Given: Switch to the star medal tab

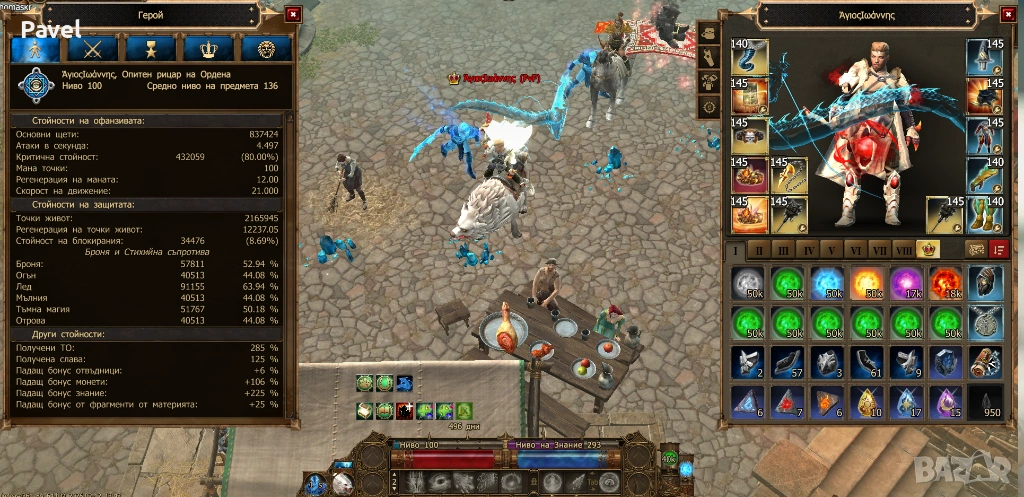Looking at the screenshot, I should click(152, 48).
